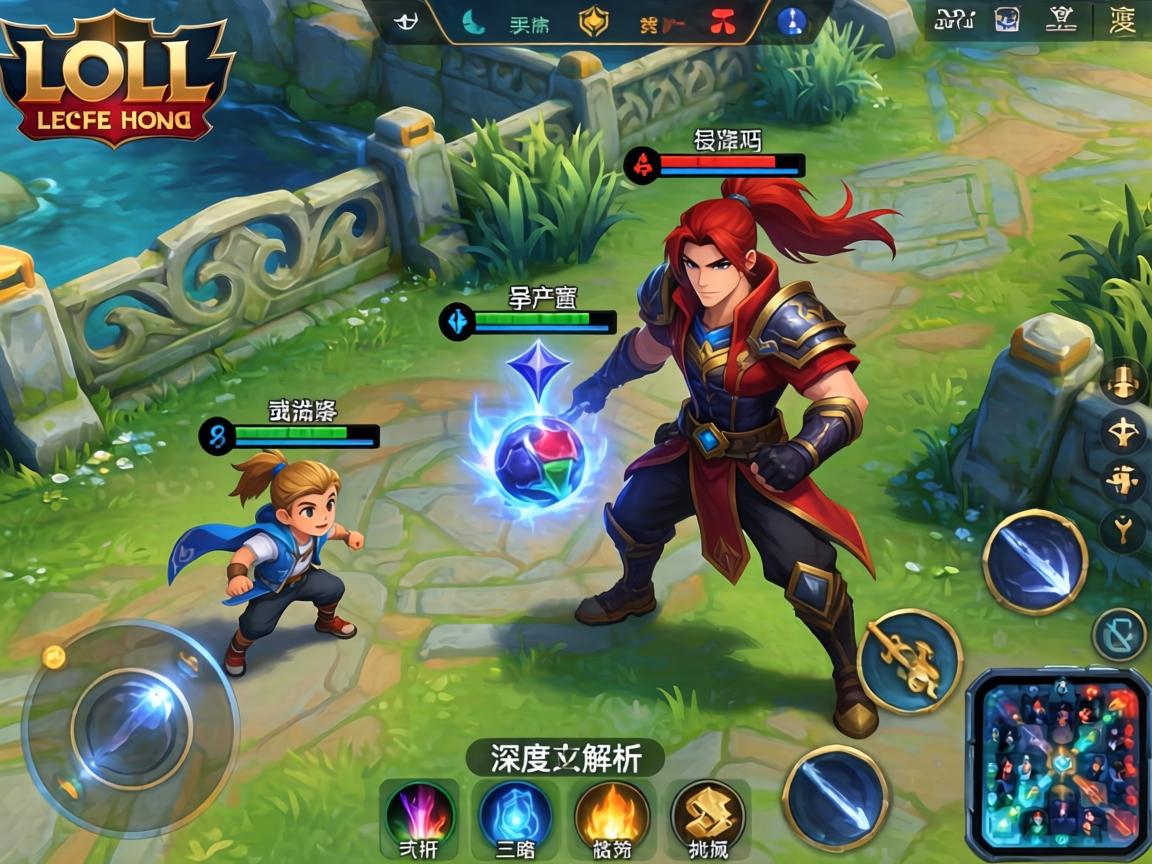Trigger the blue blade skill left of minimap
The image size is (1152, 864).
tap(835, 797)
